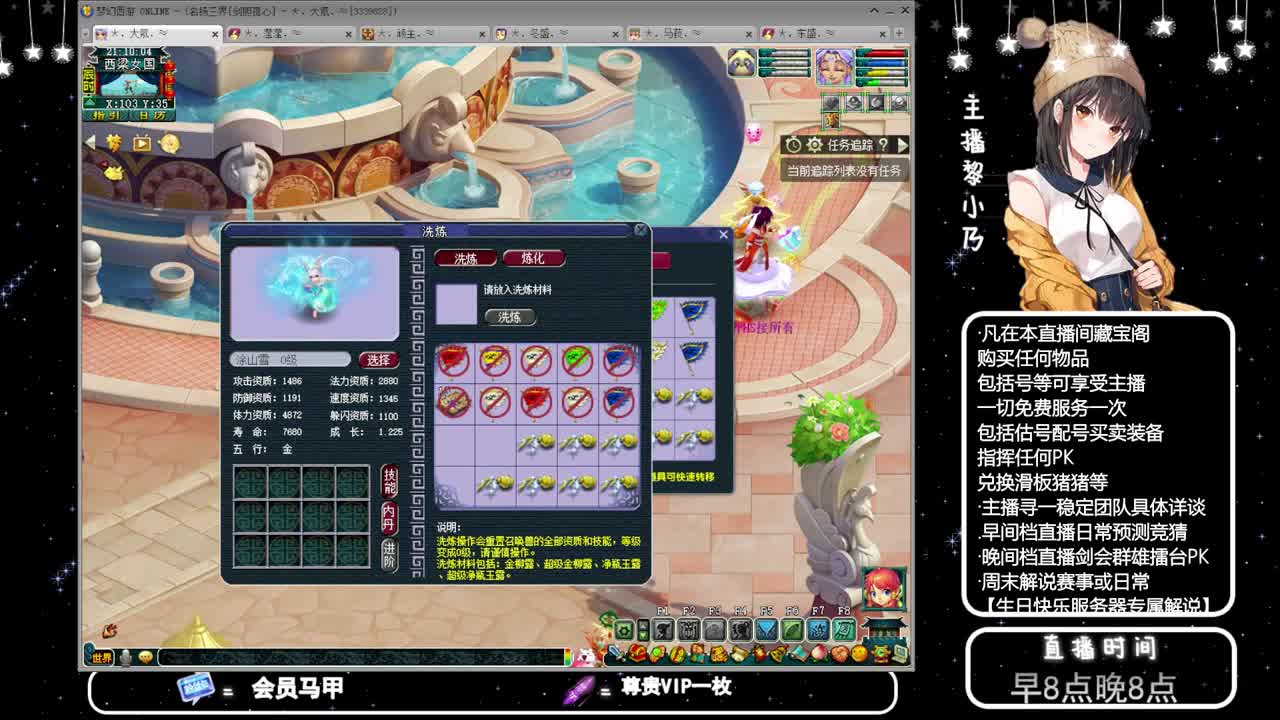Open the book icon in the bottom toolbar
1280x720 pixels.
pos(800,652)
